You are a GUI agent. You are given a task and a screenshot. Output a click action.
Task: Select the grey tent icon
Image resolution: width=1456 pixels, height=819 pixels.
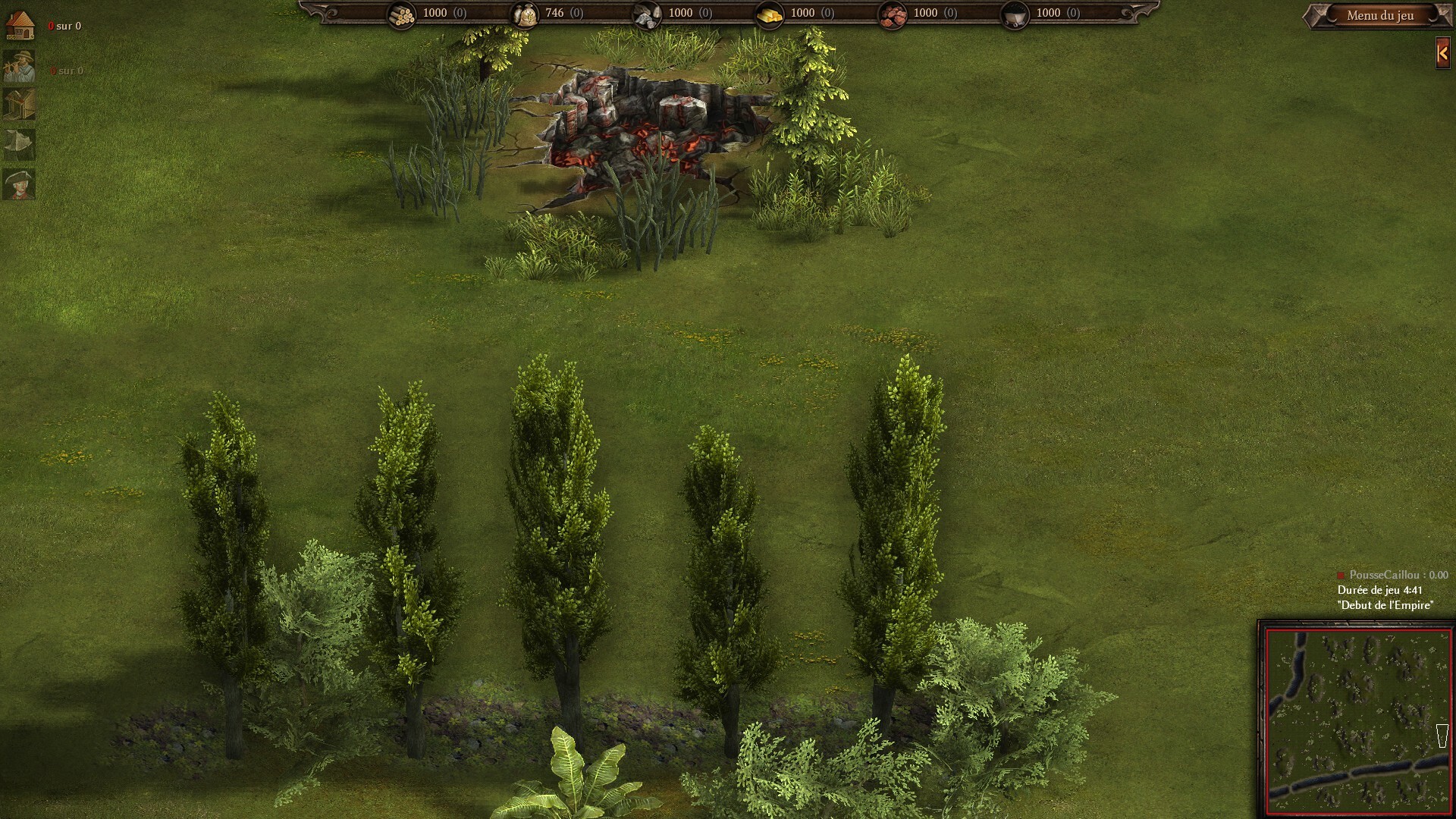point(19,143)
